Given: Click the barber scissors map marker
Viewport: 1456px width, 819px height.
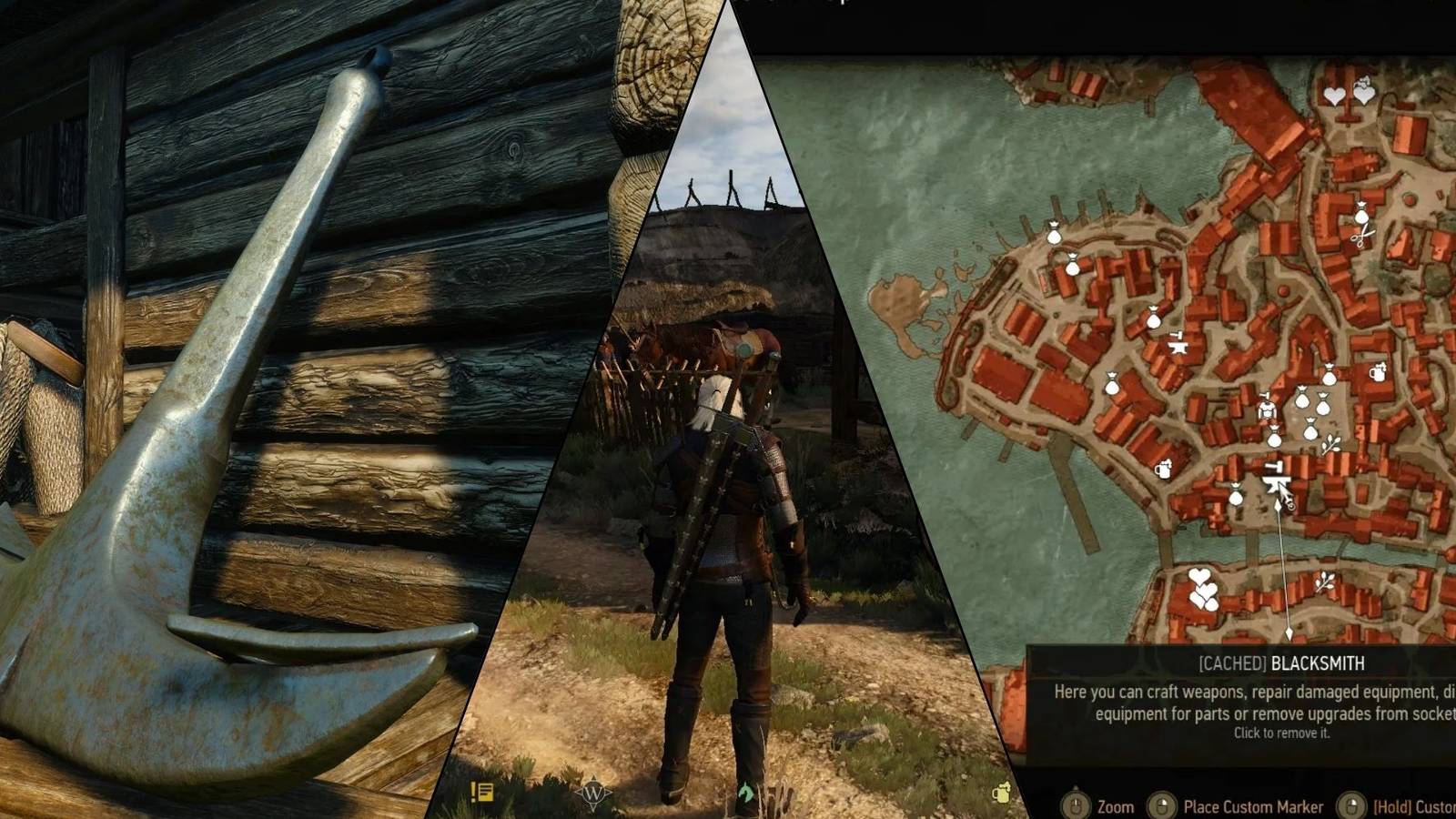Looking at the screenshot, I should tap(1362, 238).
